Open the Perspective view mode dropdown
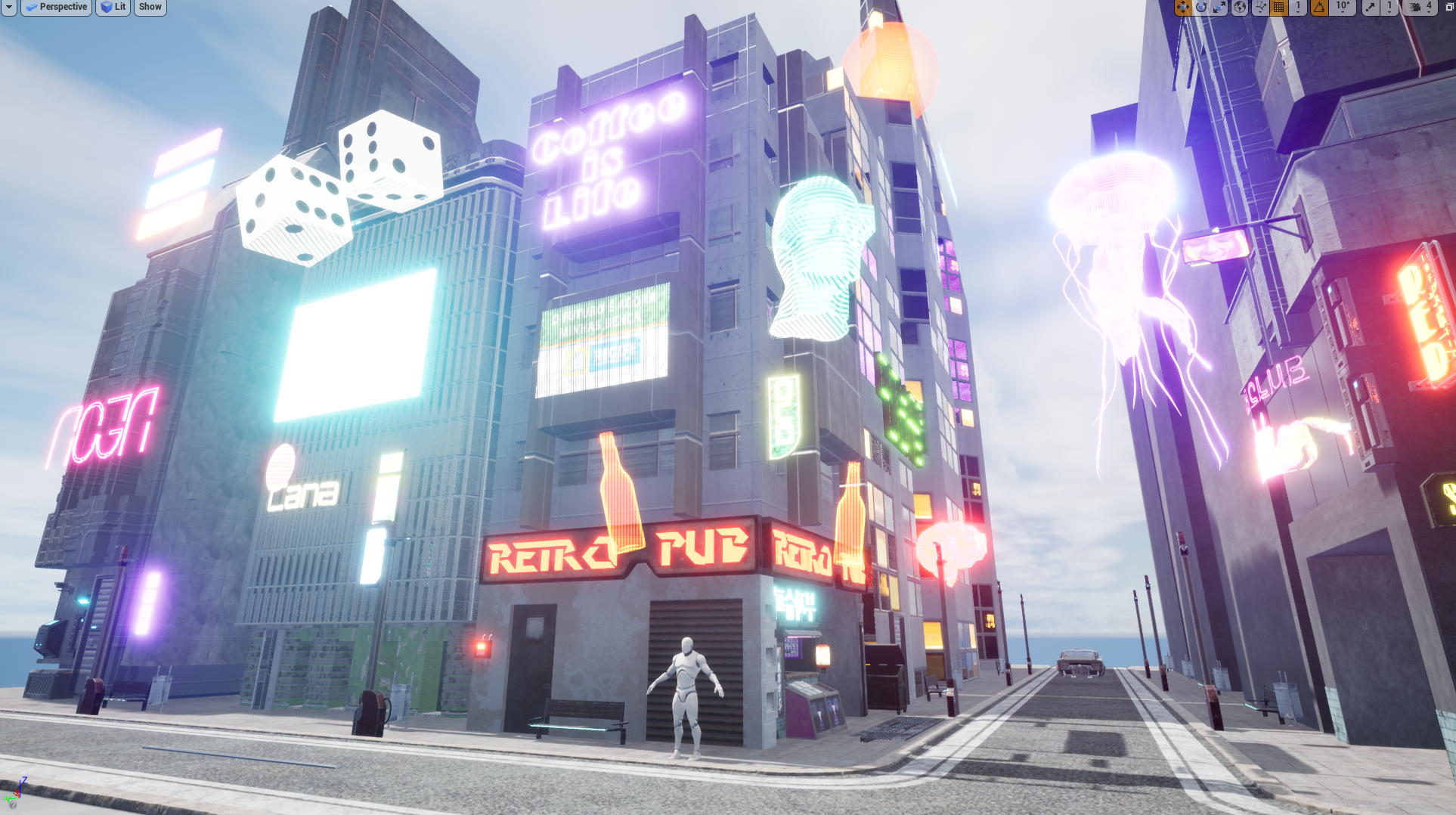This screenshot has height=815, width=1456. 56,7
